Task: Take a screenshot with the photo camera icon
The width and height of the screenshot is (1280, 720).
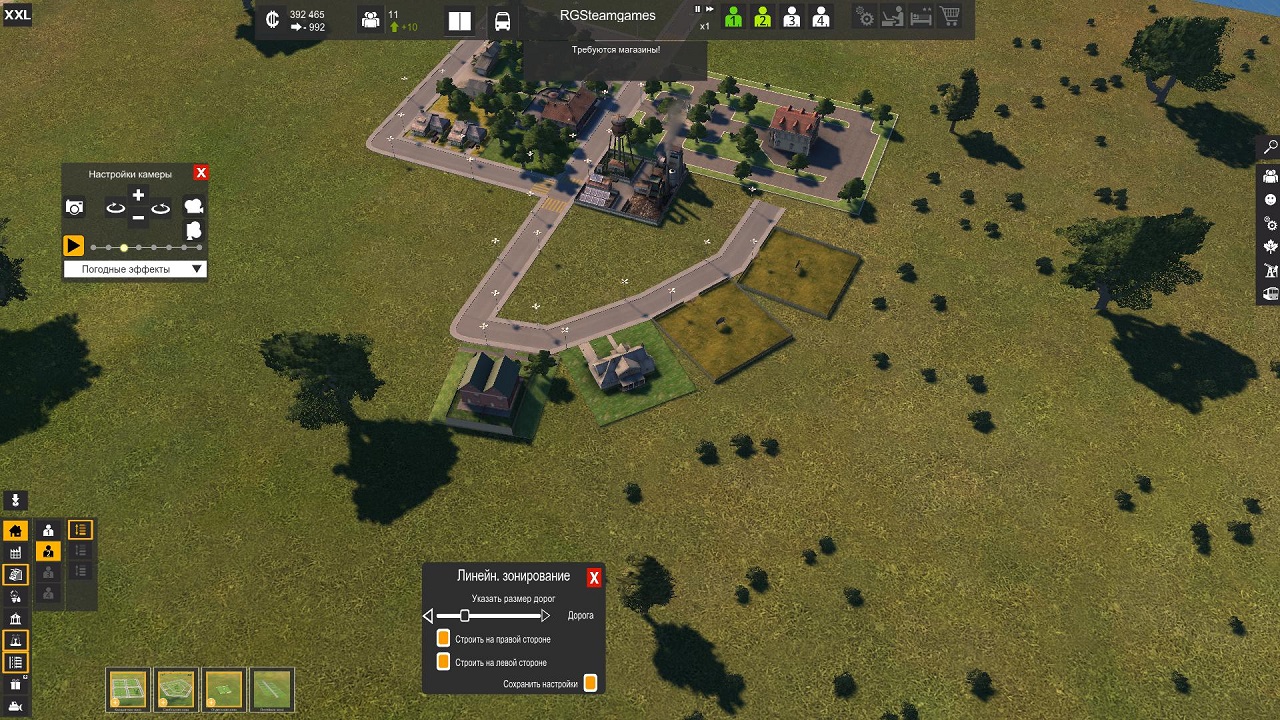Action: point(75,207)
